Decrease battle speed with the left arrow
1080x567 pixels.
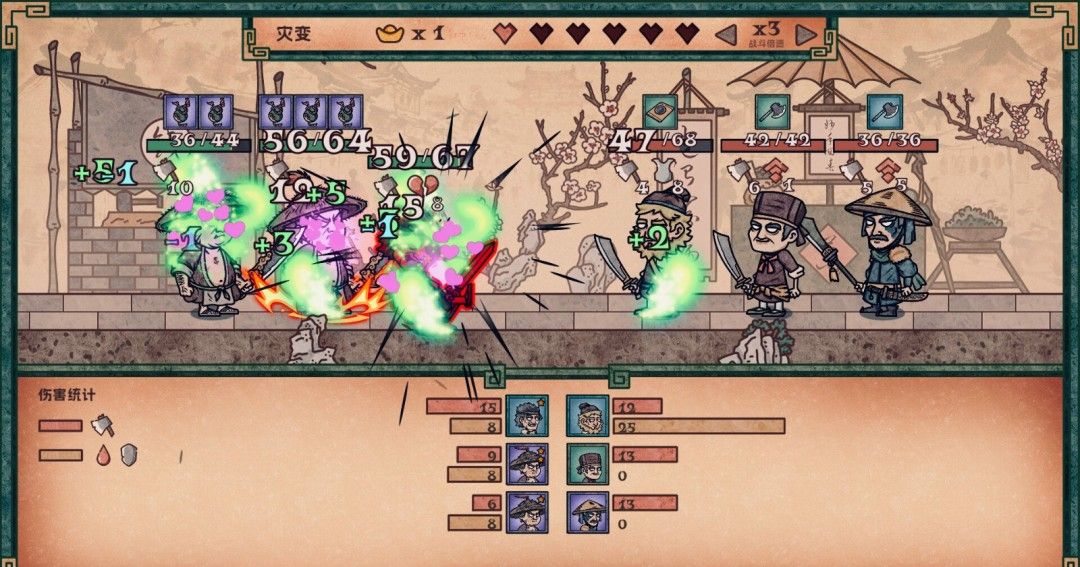(726, 34)
